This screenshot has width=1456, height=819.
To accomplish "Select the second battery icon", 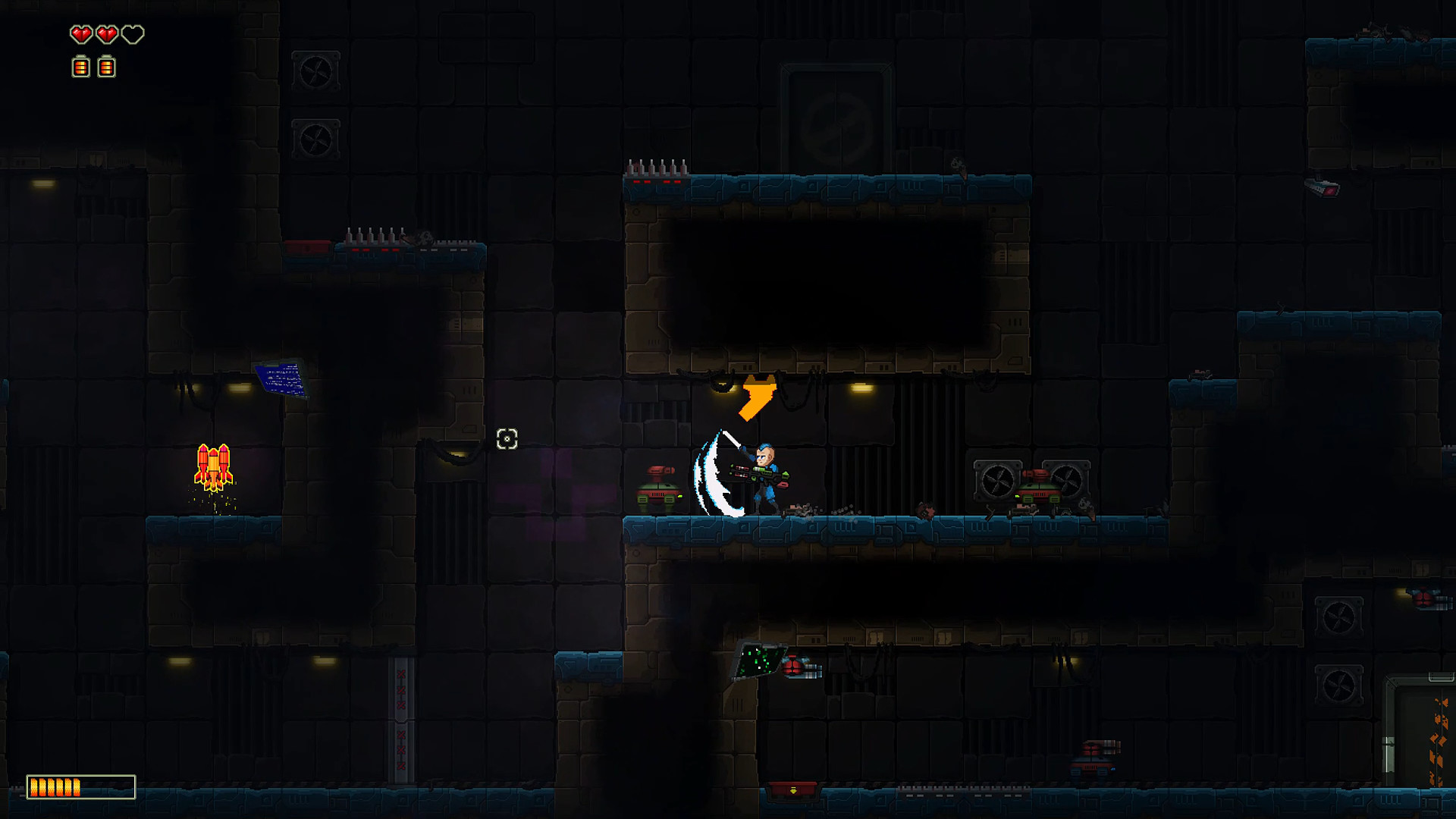I will pyautogui.click(x=105, y=66).
